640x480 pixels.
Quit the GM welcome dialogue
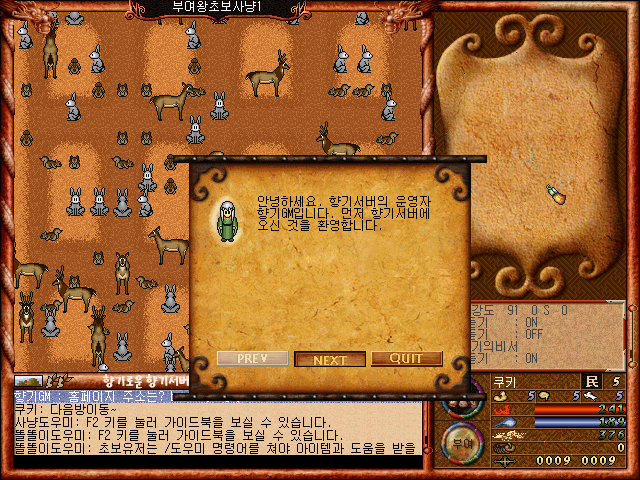point(407,359)
